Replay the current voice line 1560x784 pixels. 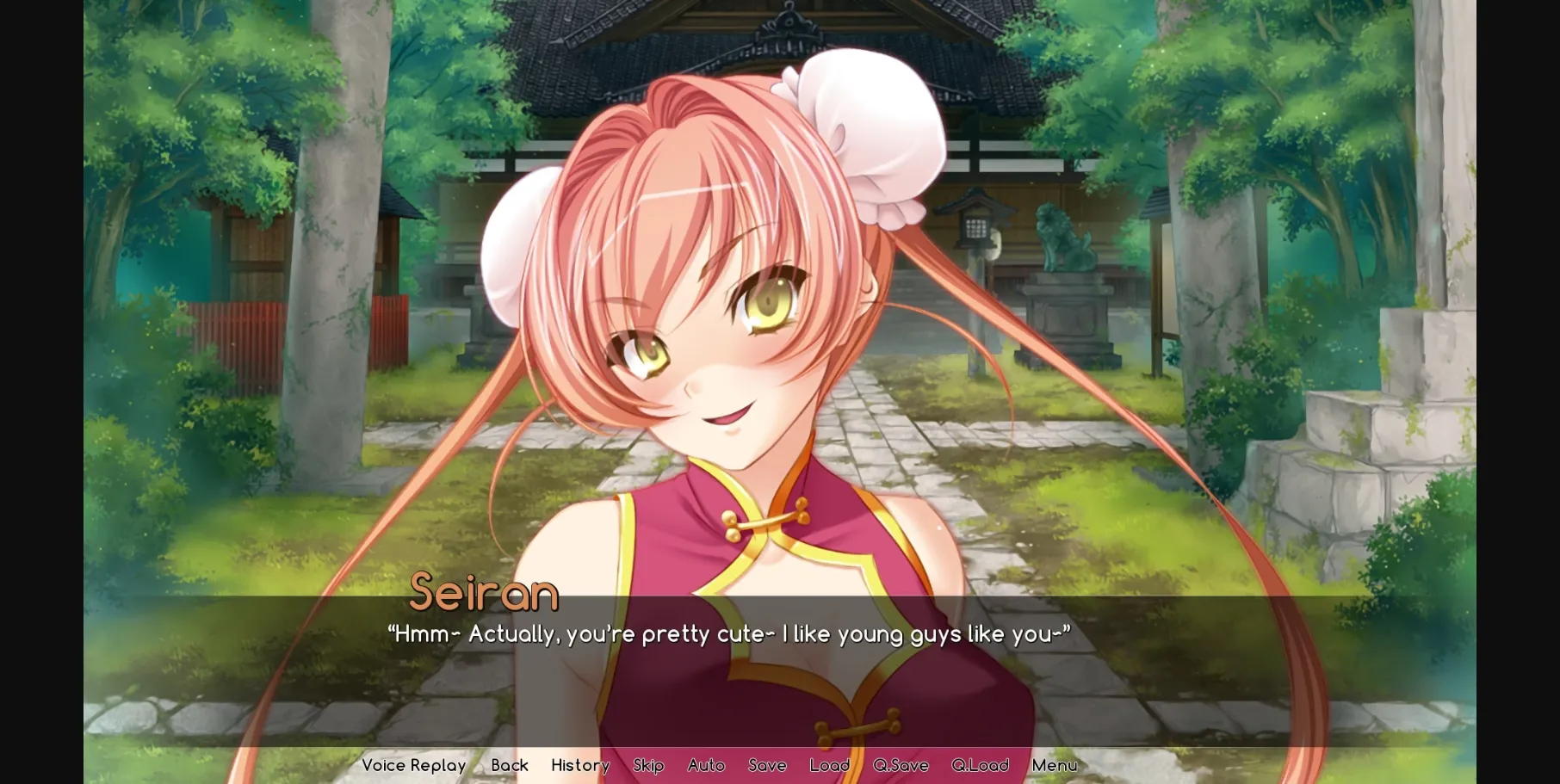tap(413, 765)
